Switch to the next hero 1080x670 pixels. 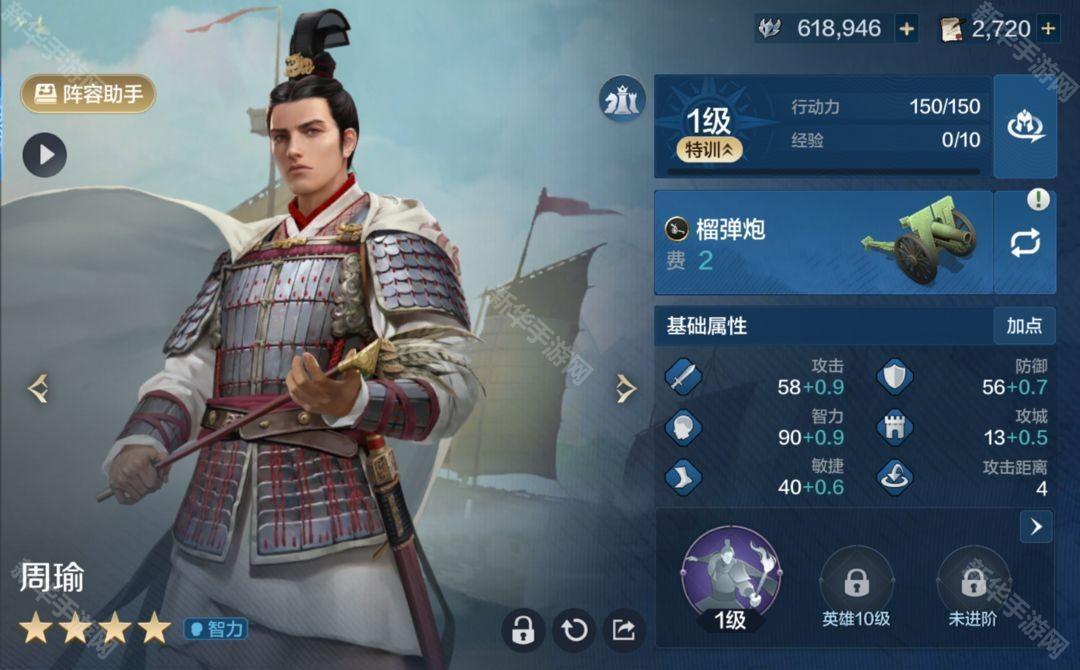pos(626,388)
